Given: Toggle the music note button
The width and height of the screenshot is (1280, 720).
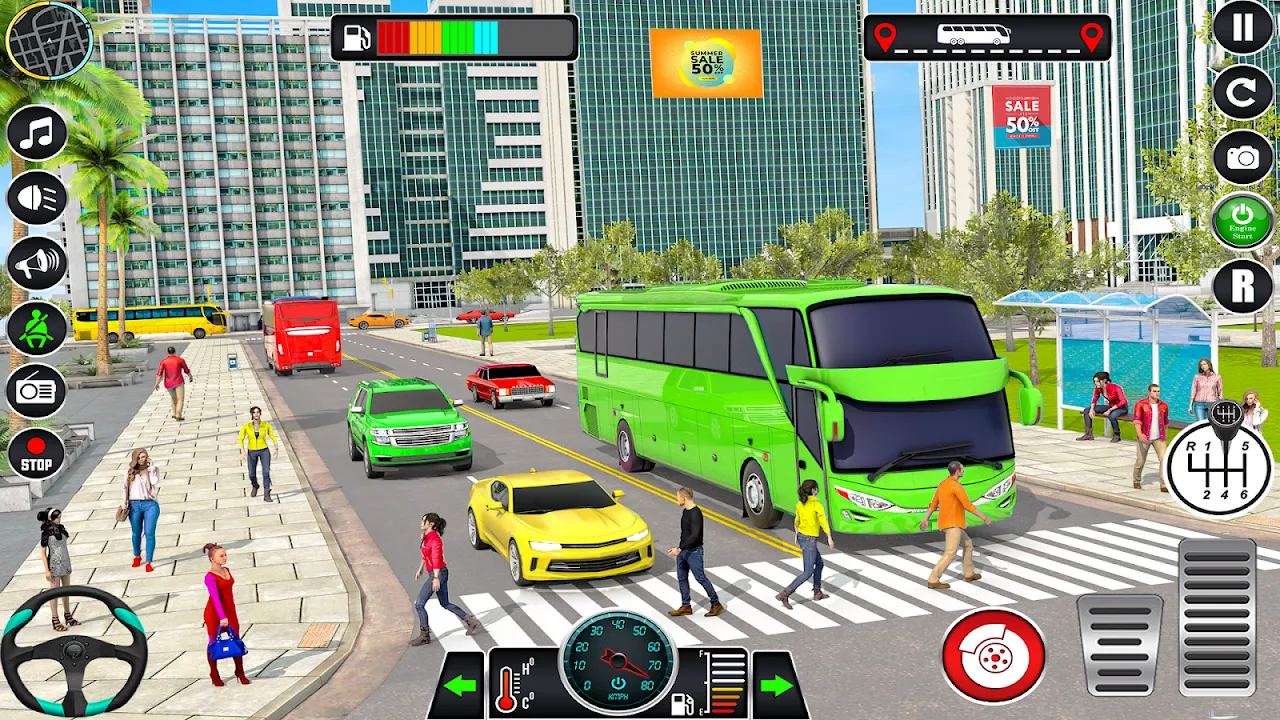Looking at the screenshot, I should point(37,133).
